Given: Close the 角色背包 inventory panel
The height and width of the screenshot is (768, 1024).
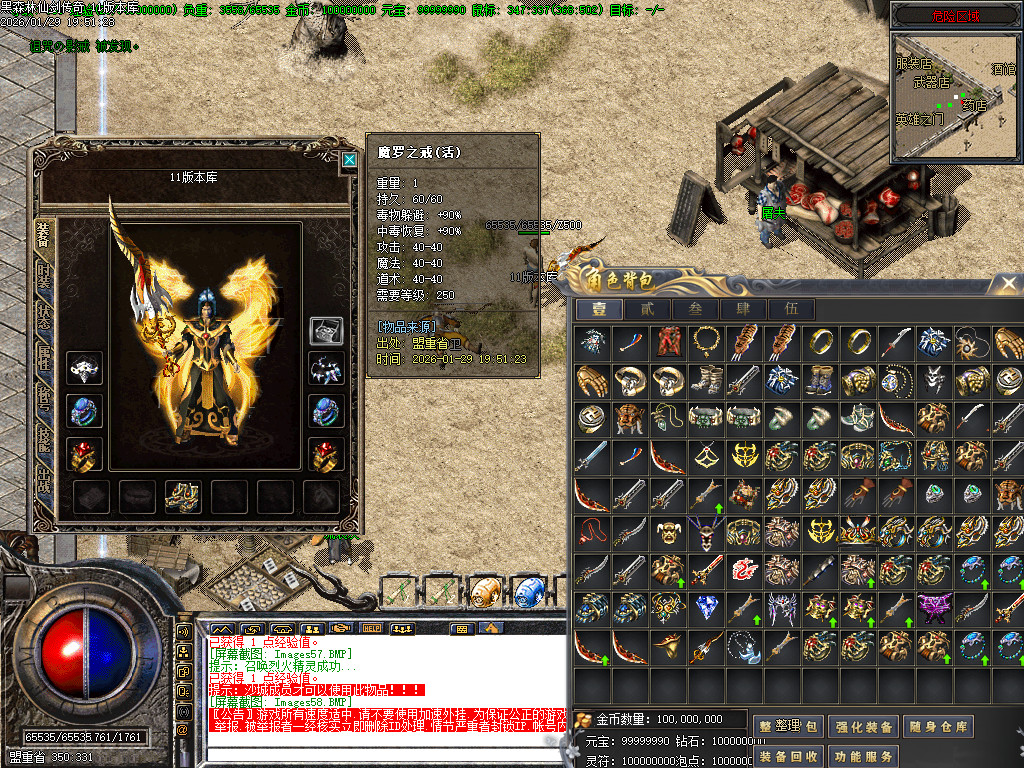Looking at the screenshot, I should point(1008,284).
